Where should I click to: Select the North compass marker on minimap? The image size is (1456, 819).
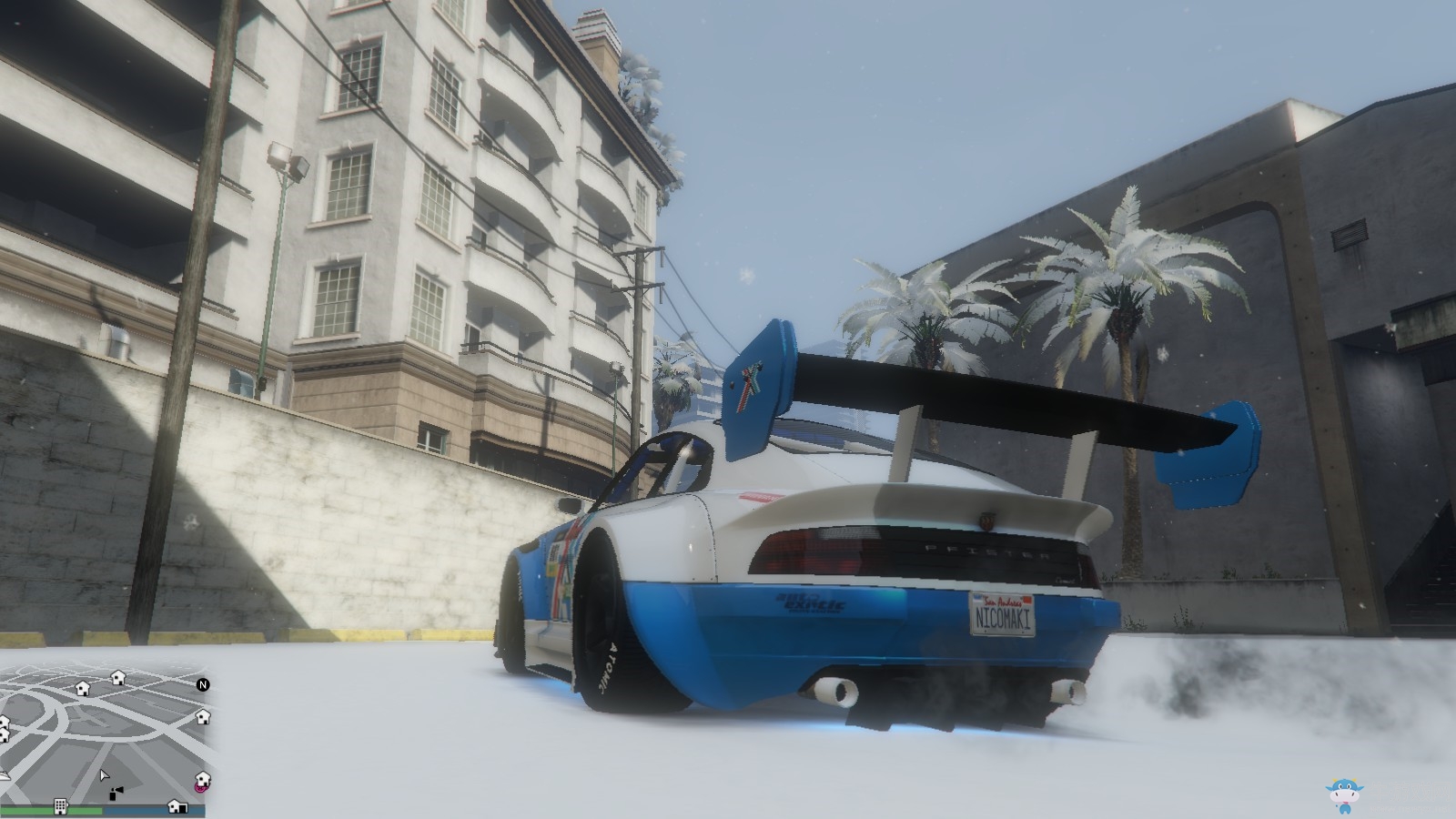pyautogui.click(x=203, y=685)
